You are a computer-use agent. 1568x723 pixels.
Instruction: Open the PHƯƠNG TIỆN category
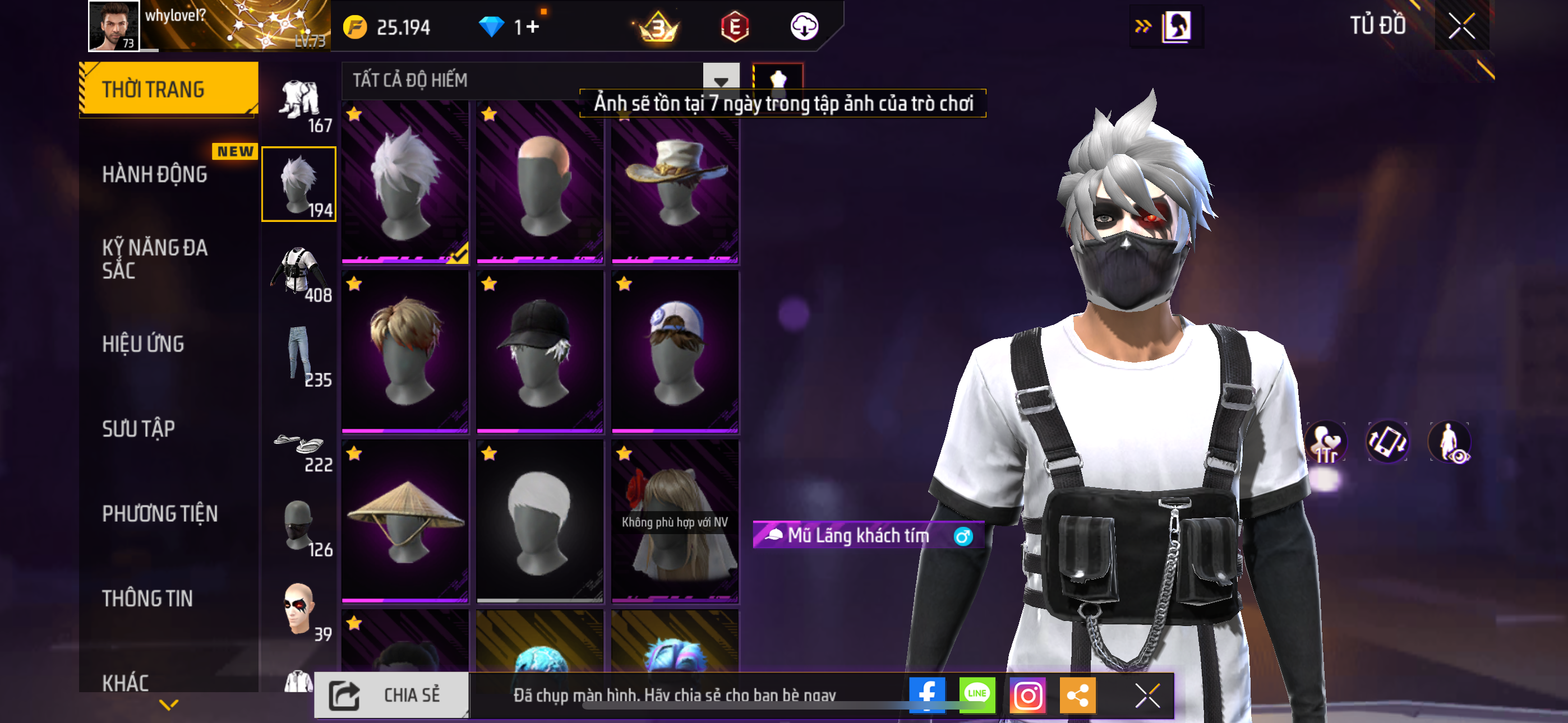pyautogui.click(x=159, y=513)
